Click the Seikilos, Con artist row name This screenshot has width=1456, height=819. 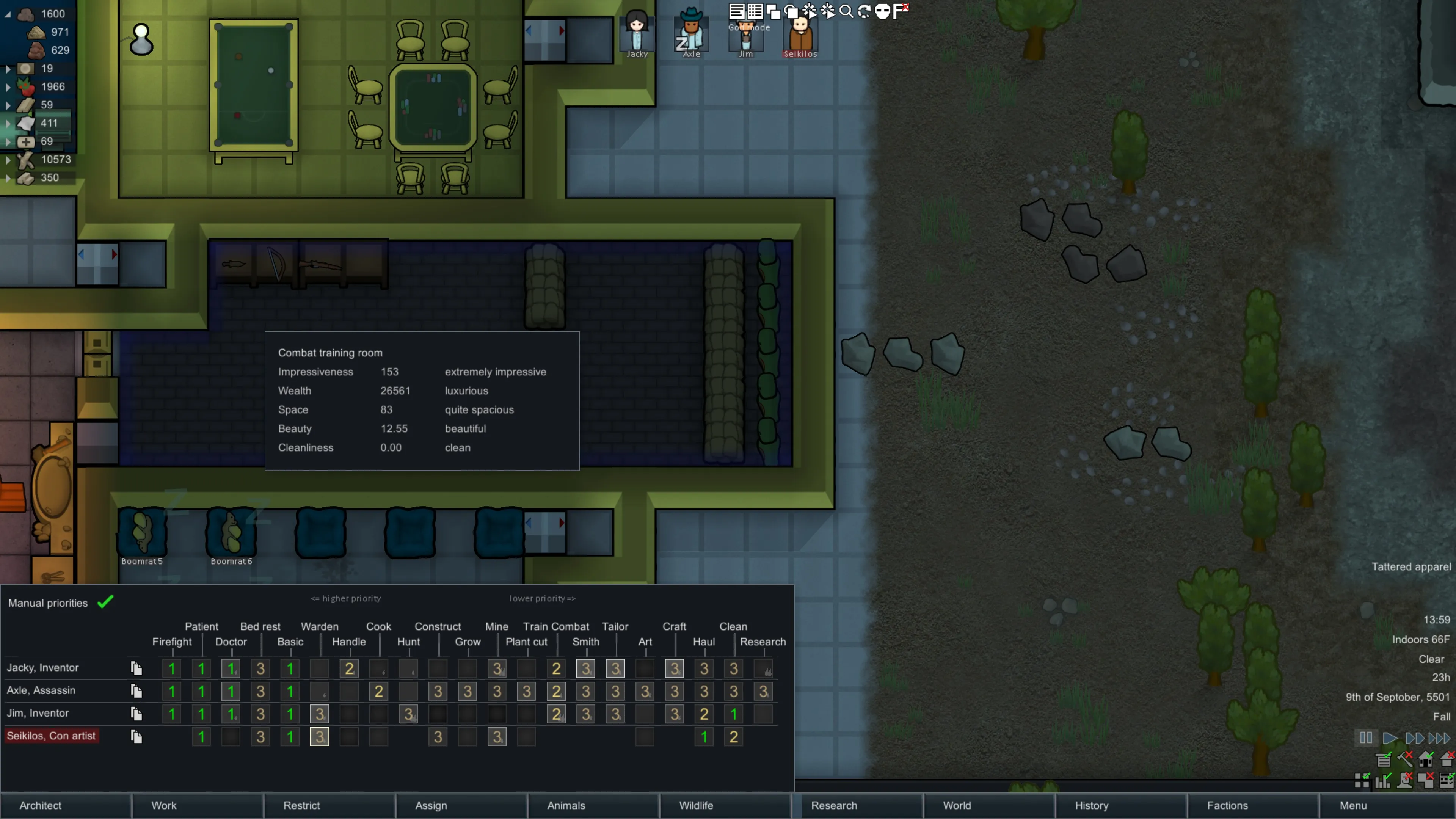click(52, 736)
